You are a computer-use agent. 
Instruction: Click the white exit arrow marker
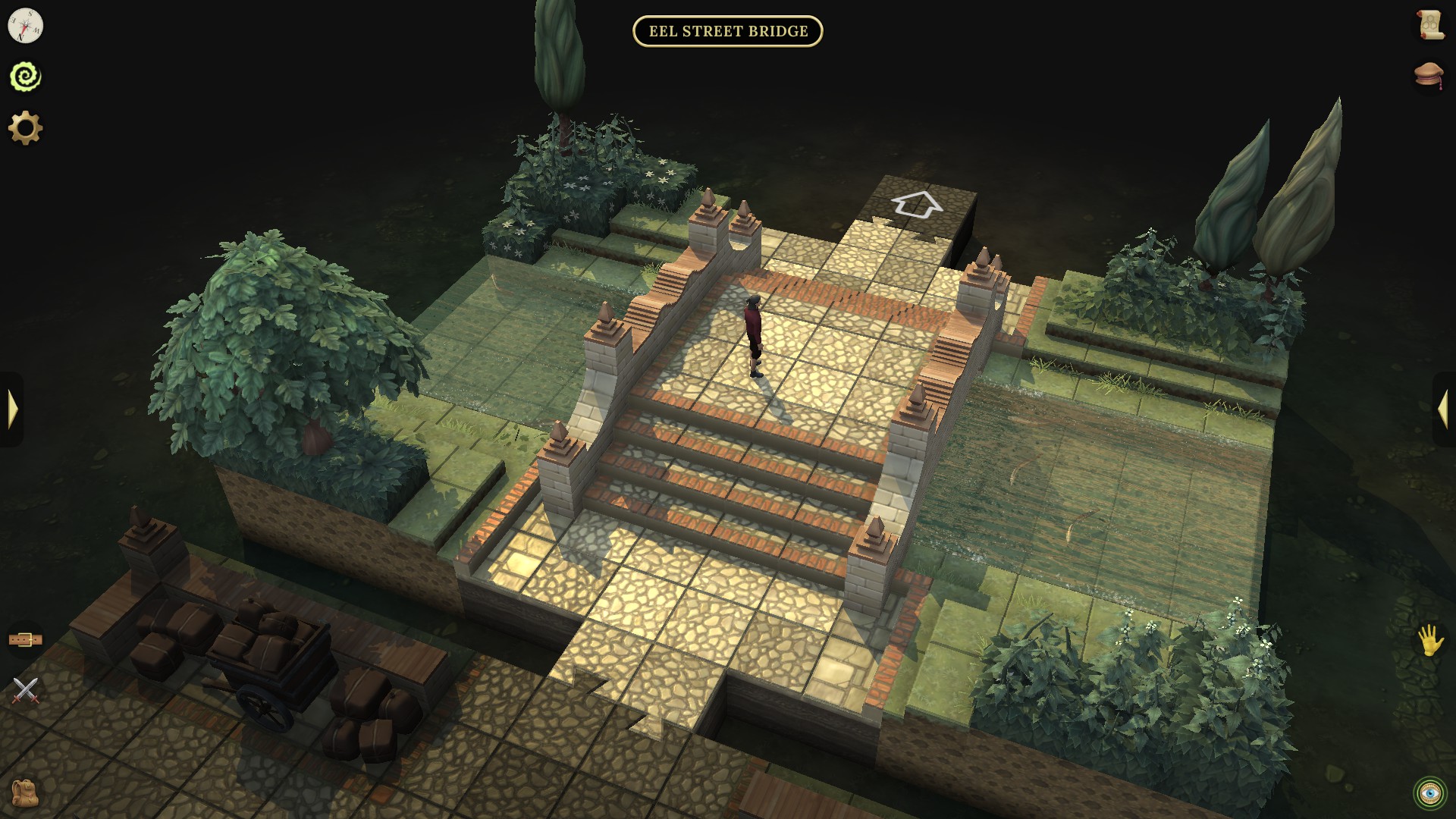(917, 204)
